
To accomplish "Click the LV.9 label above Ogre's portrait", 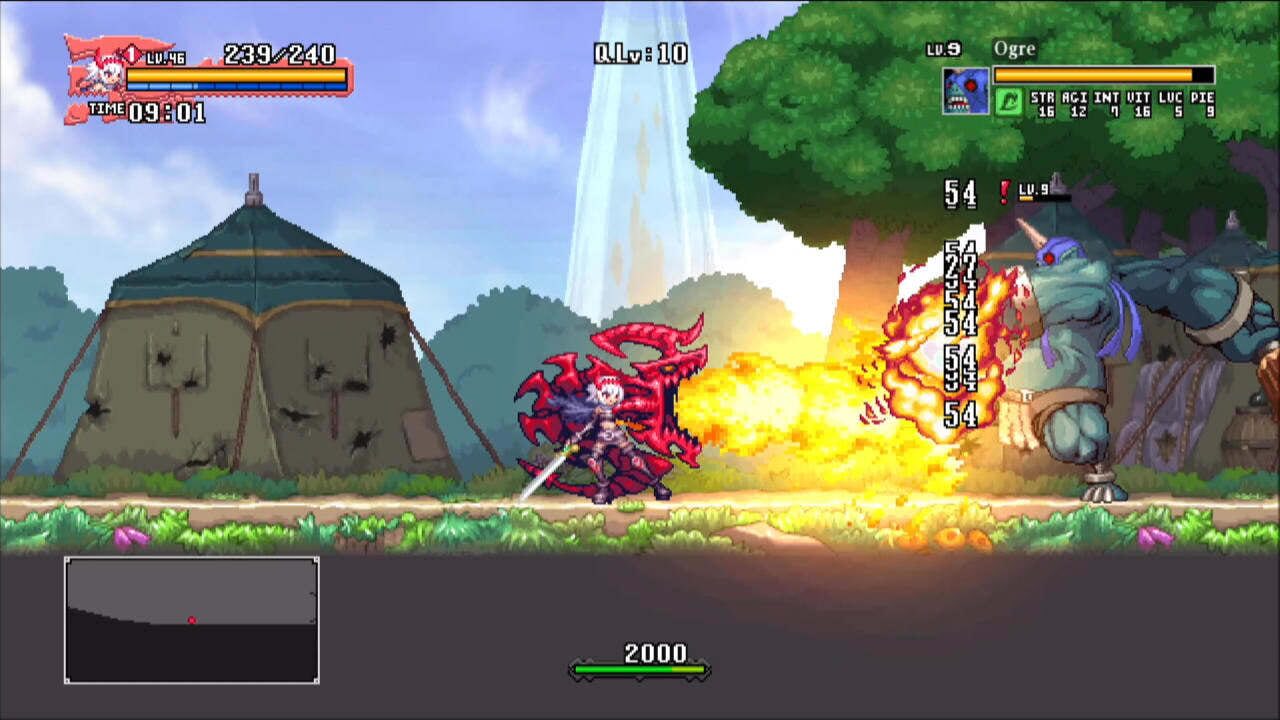I will (943, 47).
